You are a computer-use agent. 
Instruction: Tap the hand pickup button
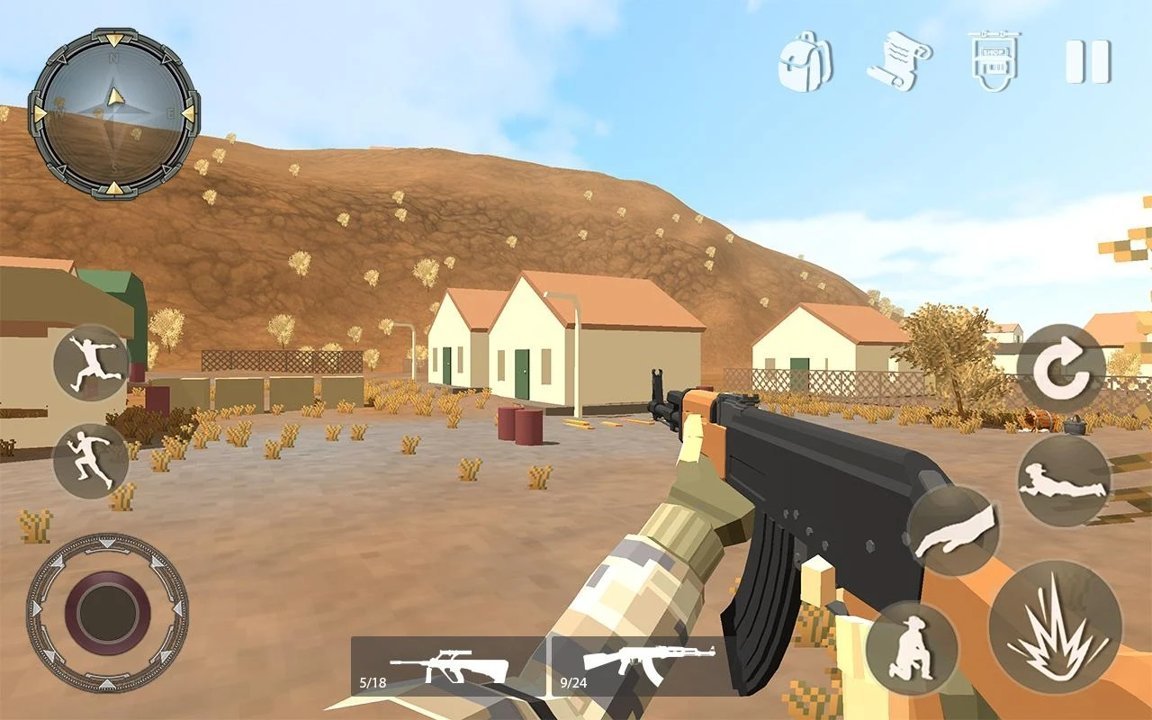[x=955, y=530]
